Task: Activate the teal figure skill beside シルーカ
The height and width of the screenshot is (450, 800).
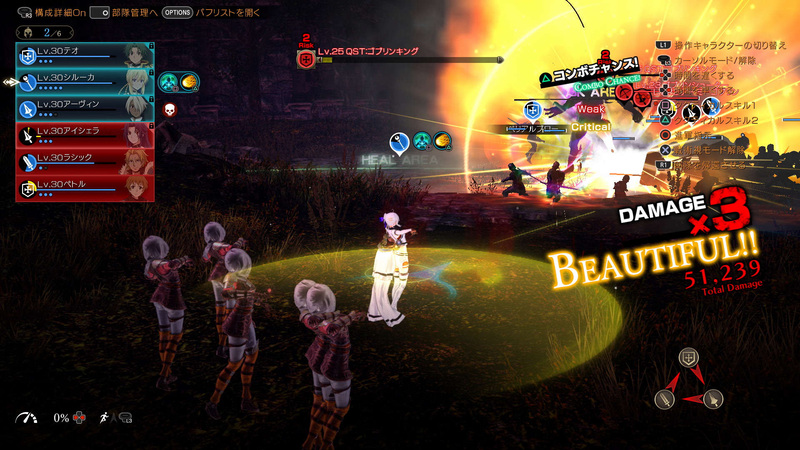Action: 169,82
